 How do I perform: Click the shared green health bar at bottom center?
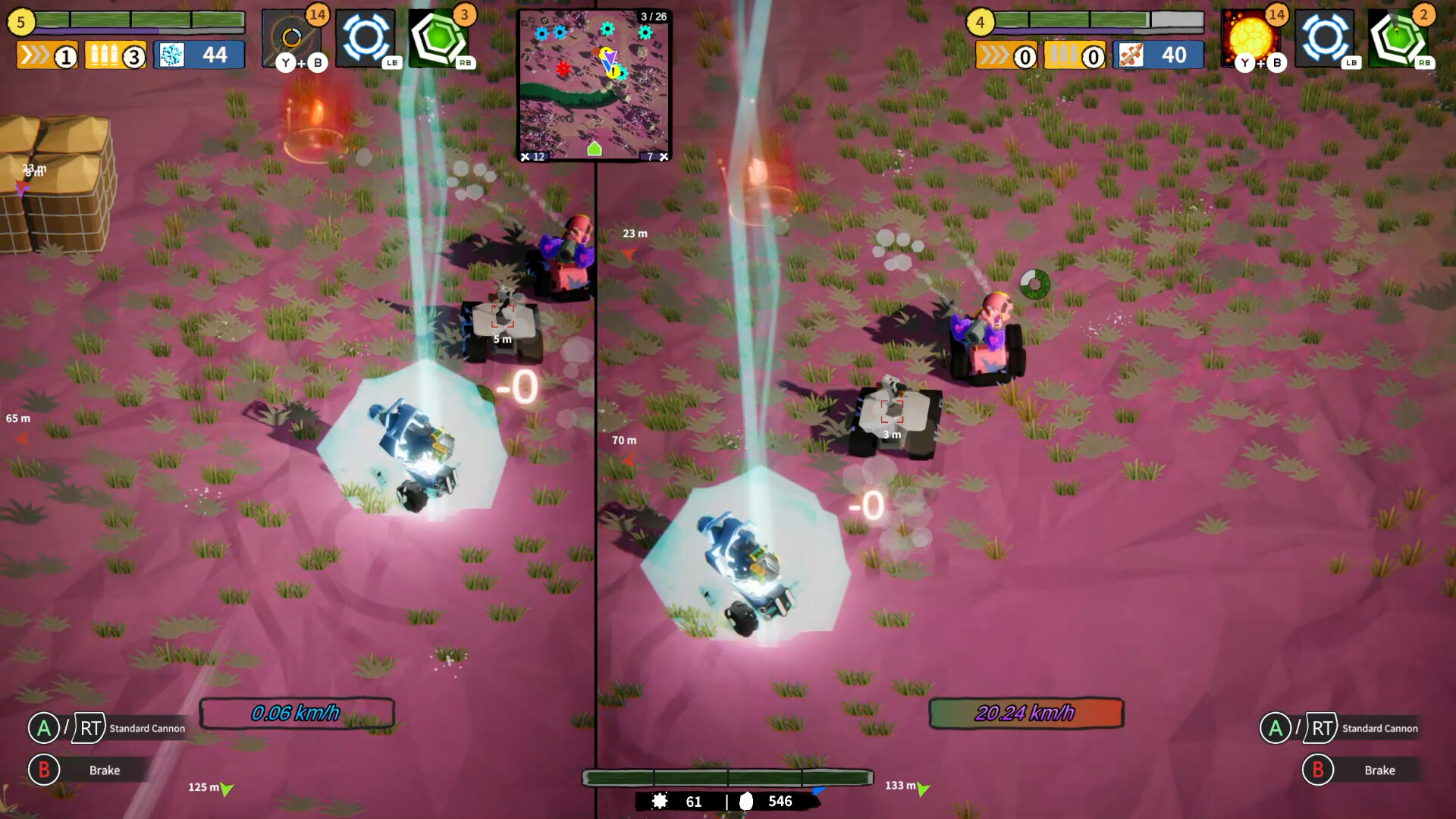coord(727,776)
